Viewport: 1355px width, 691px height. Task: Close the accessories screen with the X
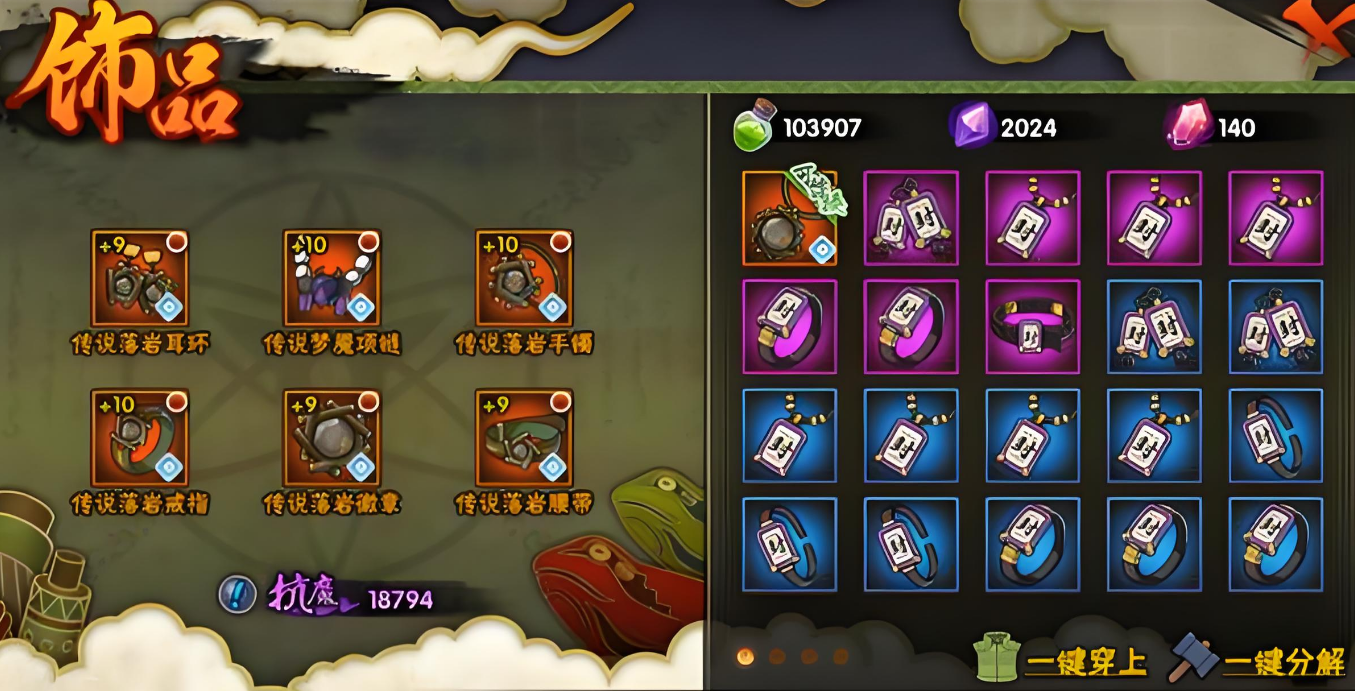[x=1320, y=28]
